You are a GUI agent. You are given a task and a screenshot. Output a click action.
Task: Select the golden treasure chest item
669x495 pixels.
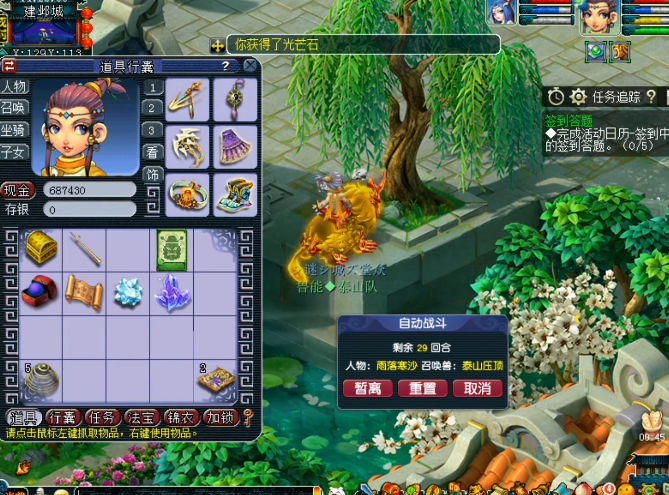pos(41,247)
